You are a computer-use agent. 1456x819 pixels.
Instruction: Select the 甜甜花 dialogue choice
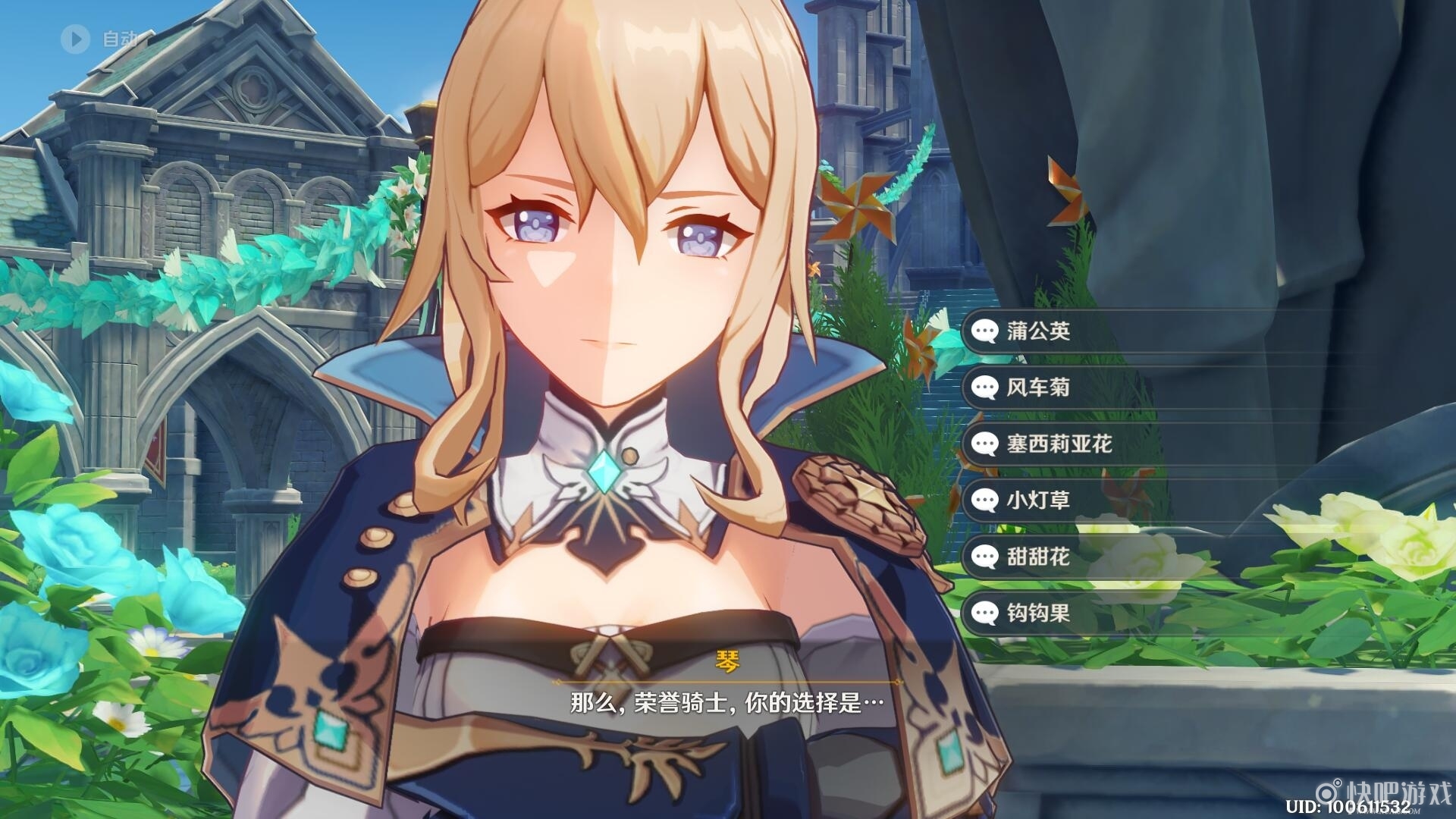(1037, 557)
